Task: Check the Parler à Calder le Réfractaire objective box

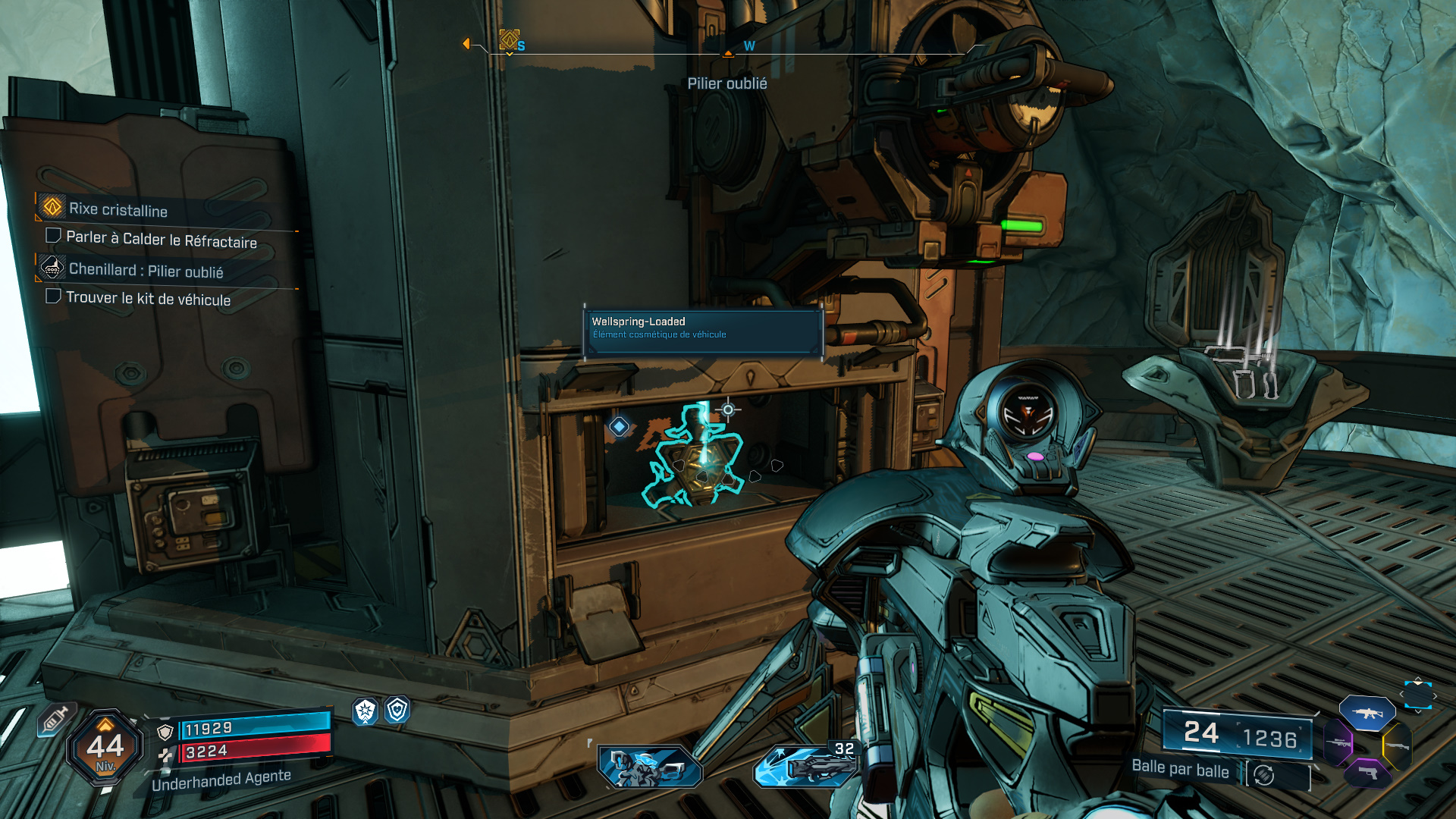Action: coord(52,236)
